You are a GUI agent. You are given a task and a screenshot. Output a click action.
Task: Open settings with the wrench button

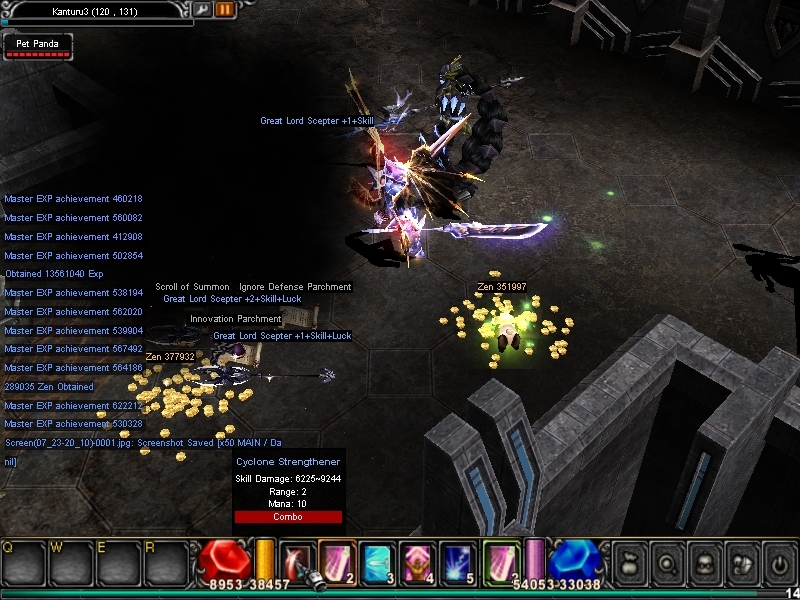(203, 9)
